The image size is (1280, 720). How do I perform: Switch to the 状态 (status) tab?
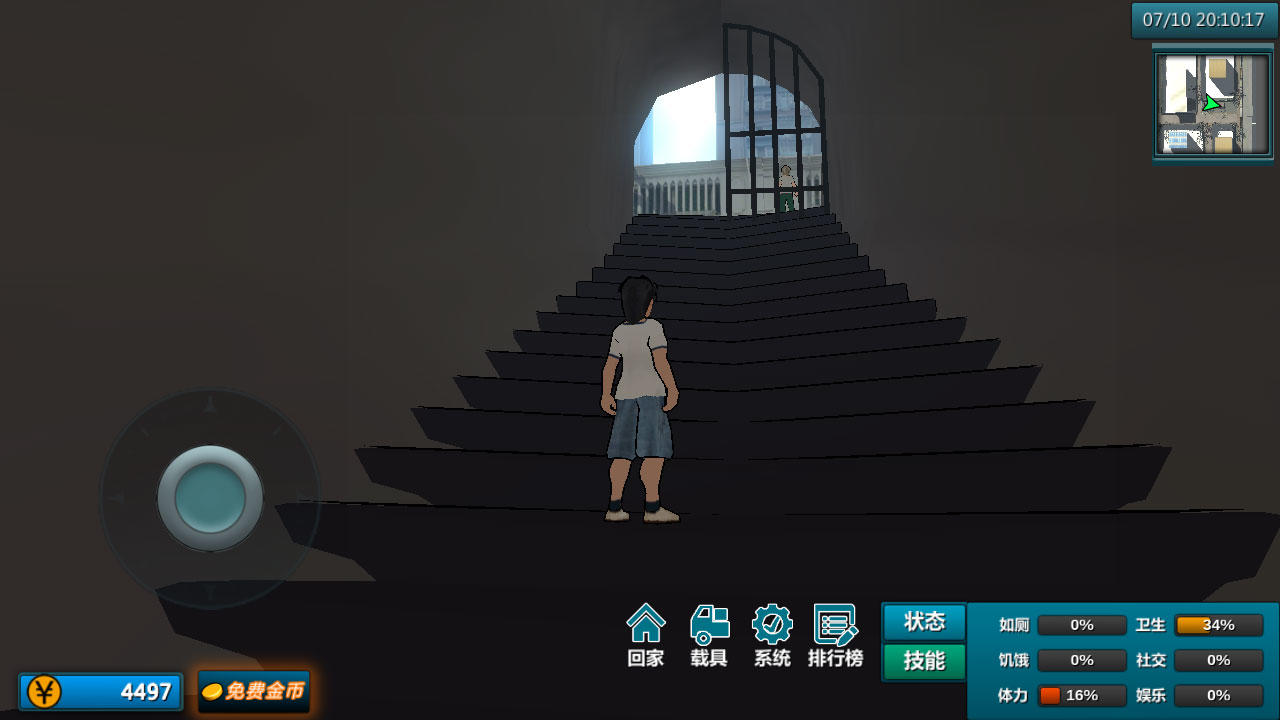click(922, 622)
